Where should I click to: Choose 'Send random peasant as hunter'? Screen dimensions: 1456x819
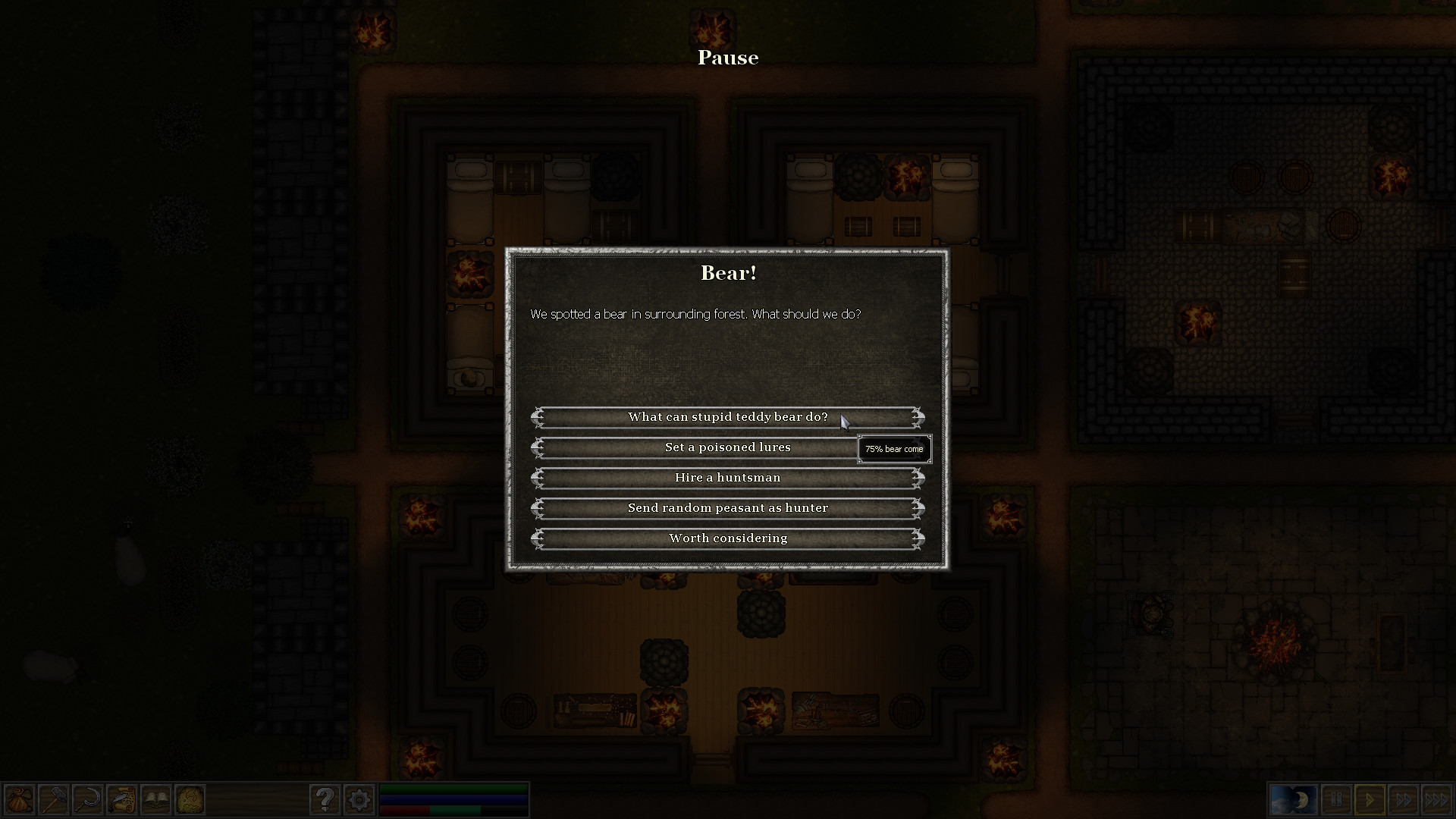click(727, 508)
